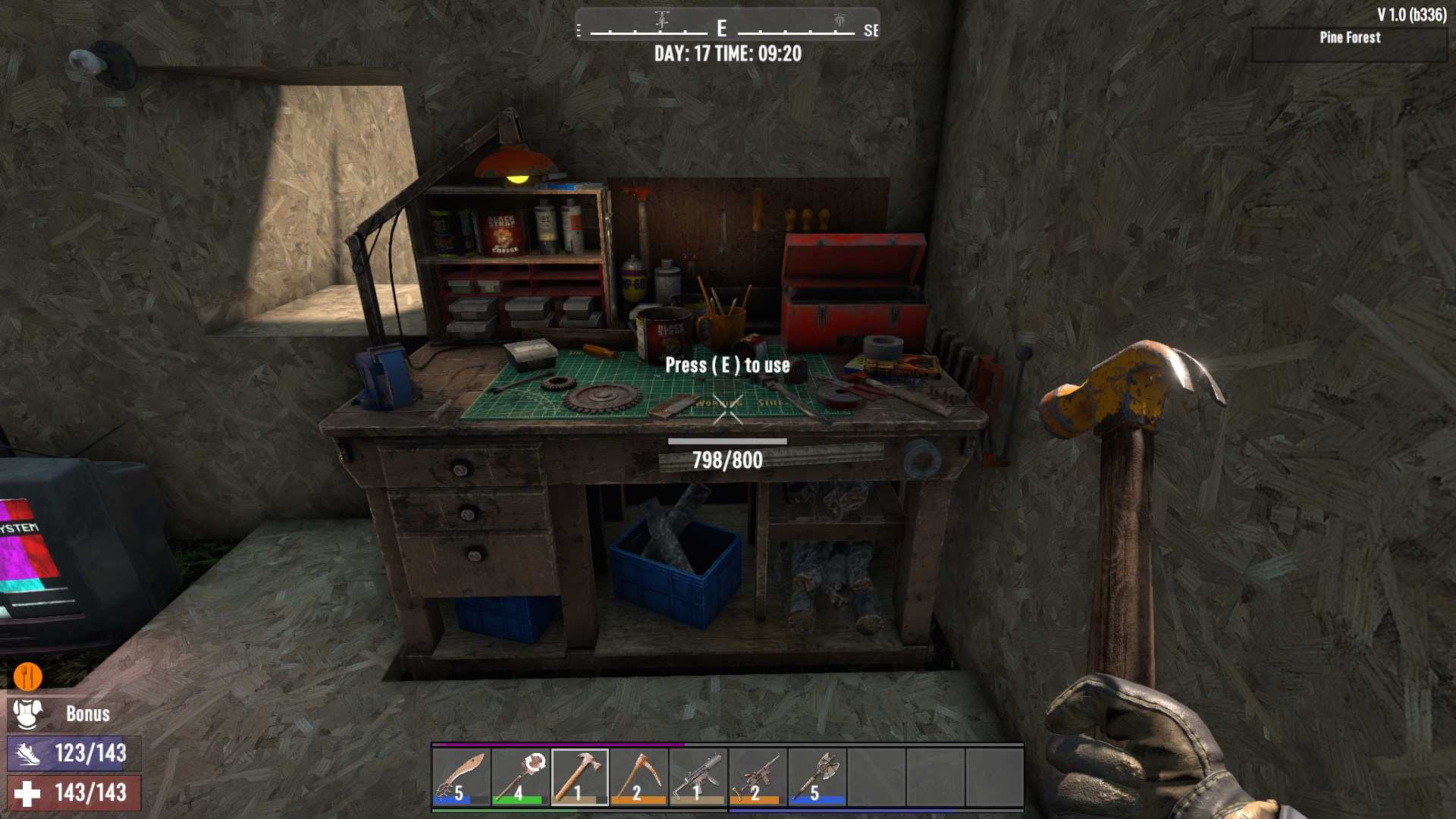Select the machete hotbar slot

(461, 777)
